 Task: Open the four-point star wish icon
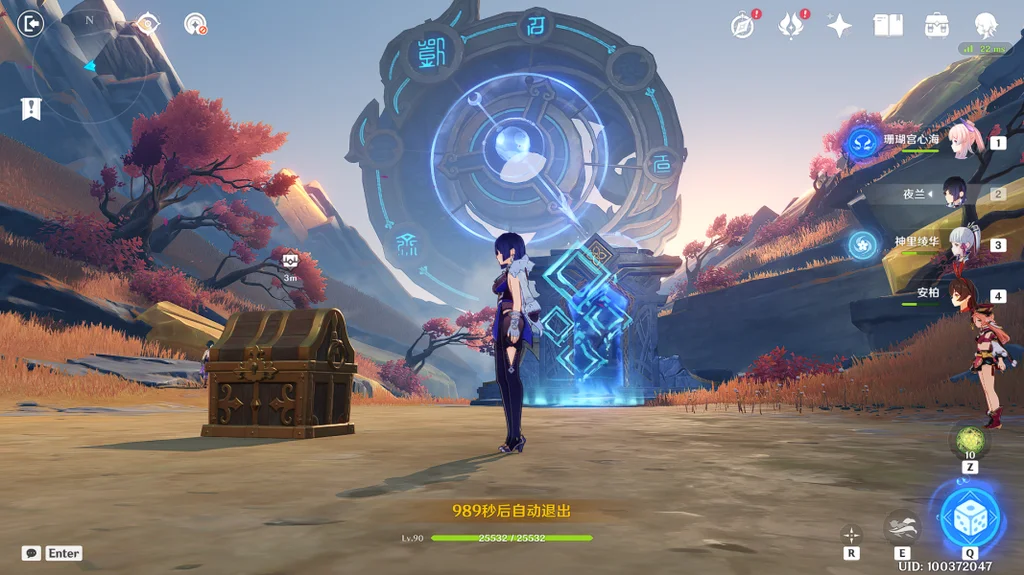(839, 25)
